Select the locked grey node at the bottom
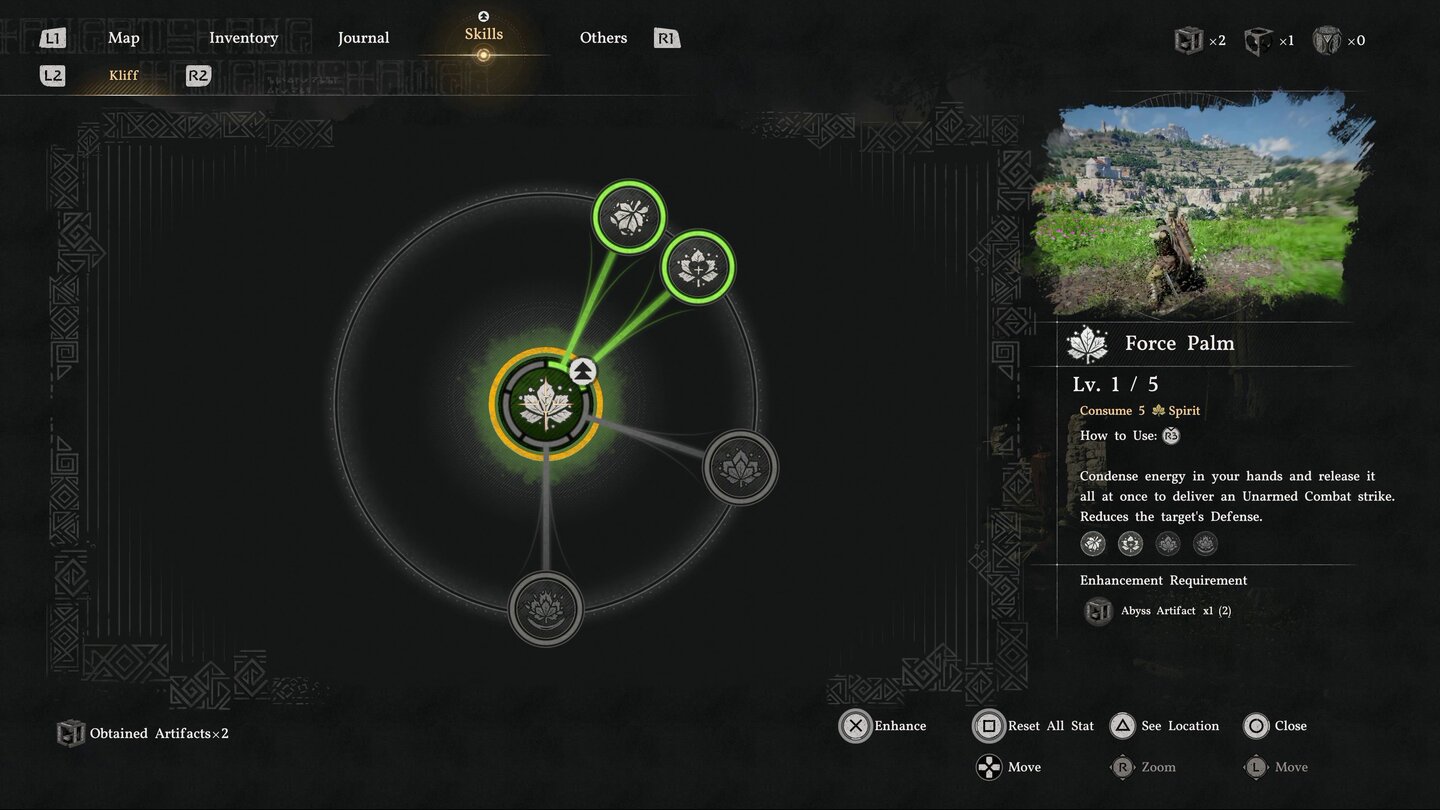The image size is (1440, 810). click(546, 608)
